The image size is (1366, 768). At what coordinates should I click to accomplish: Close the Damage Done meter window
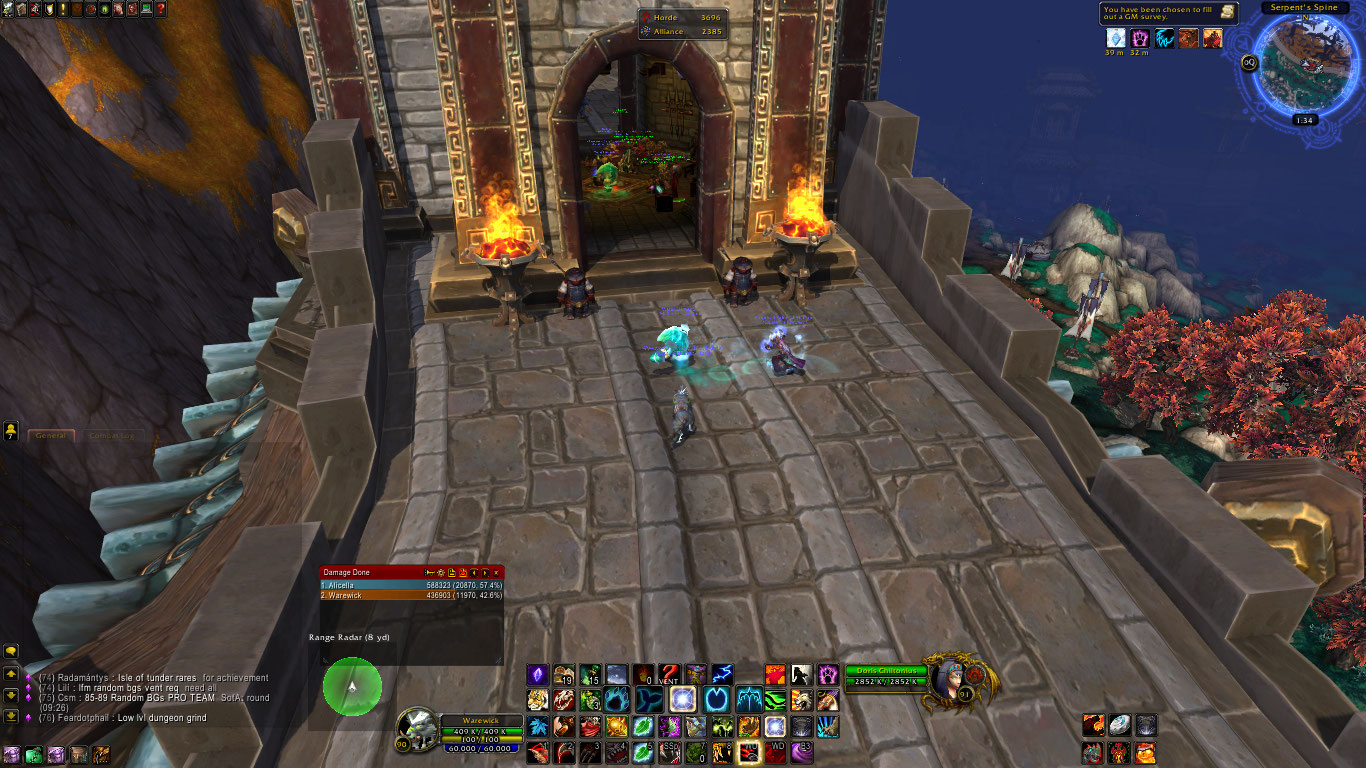coord(497,572)
